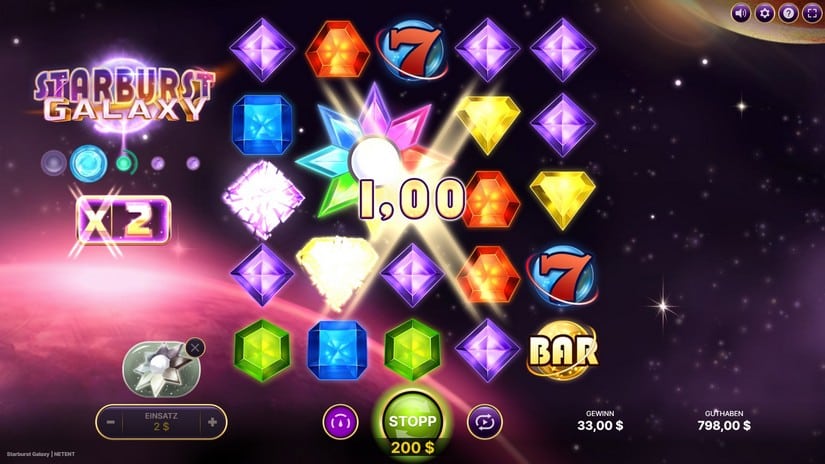Select the silver star feature badge
This screenshot has height=464, width=825.
point(157,367)
